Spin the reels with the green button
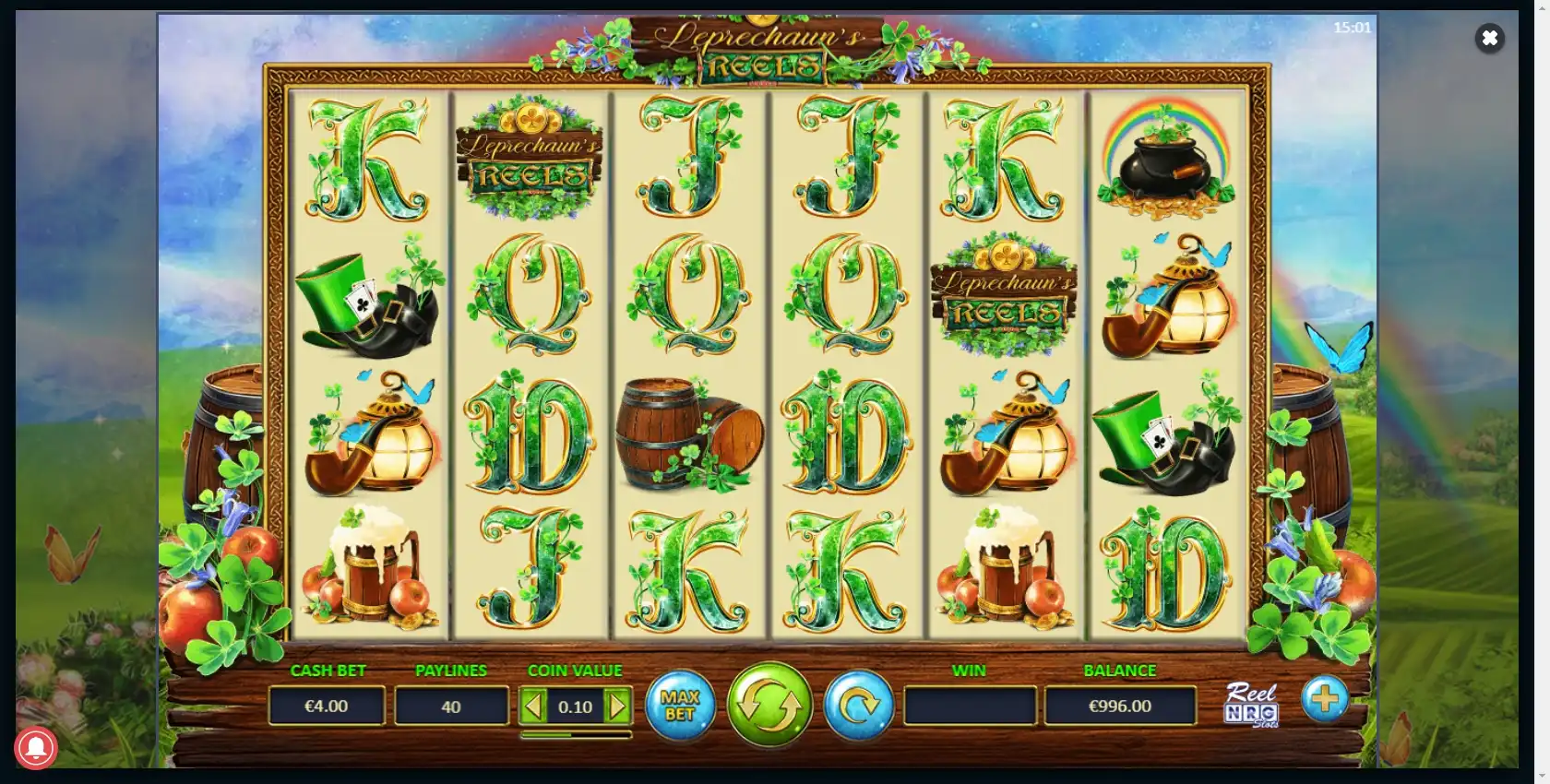1550x784 pixels. click(769, 705)
